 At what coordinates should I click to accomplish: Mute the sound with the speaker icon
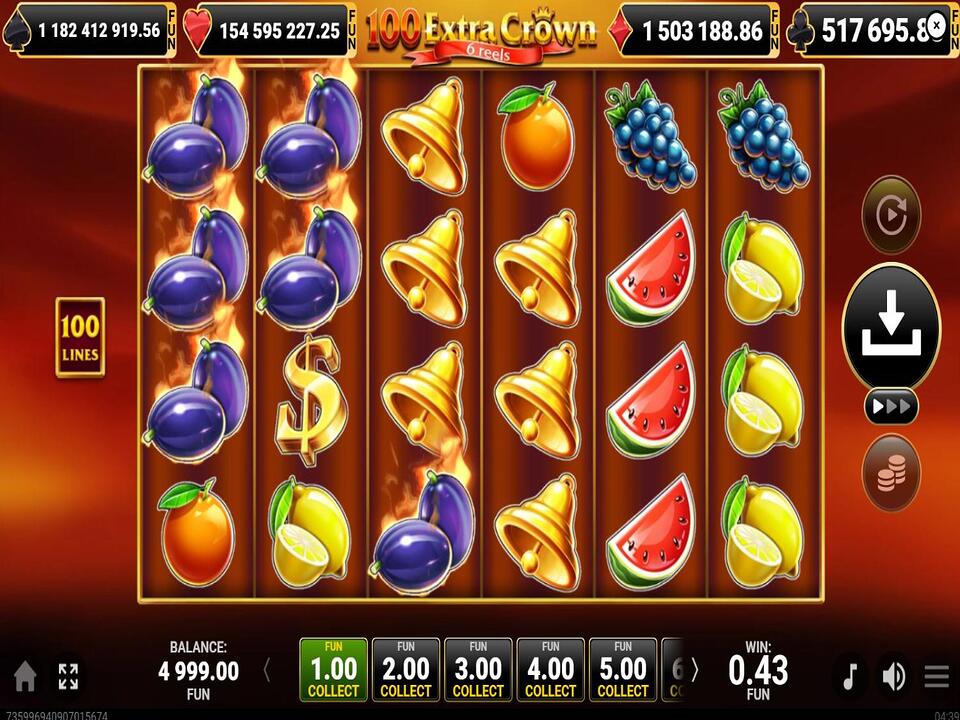(892, 677)
